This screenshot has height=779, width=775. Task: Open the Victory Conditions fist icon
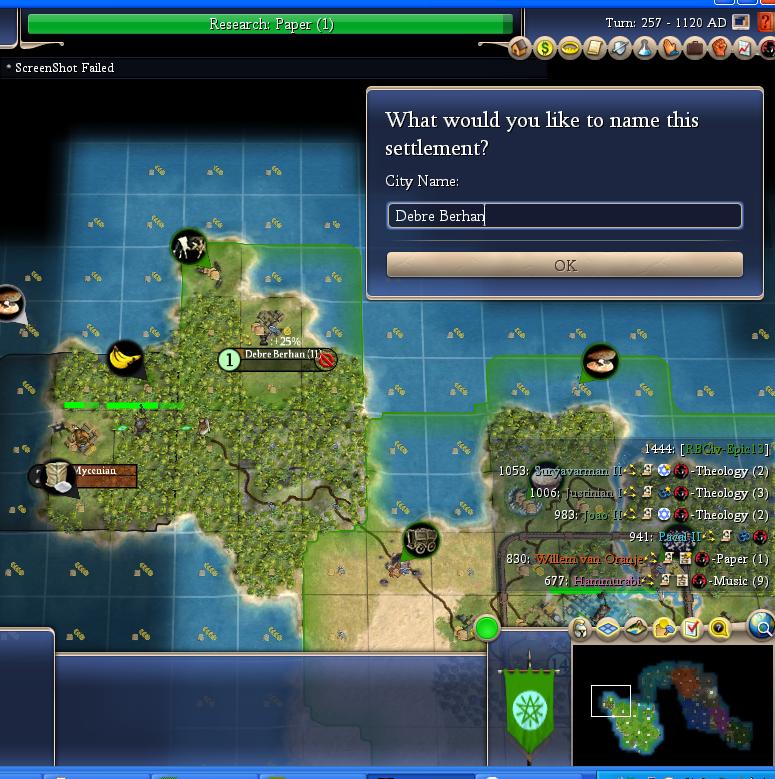(720, 48)
